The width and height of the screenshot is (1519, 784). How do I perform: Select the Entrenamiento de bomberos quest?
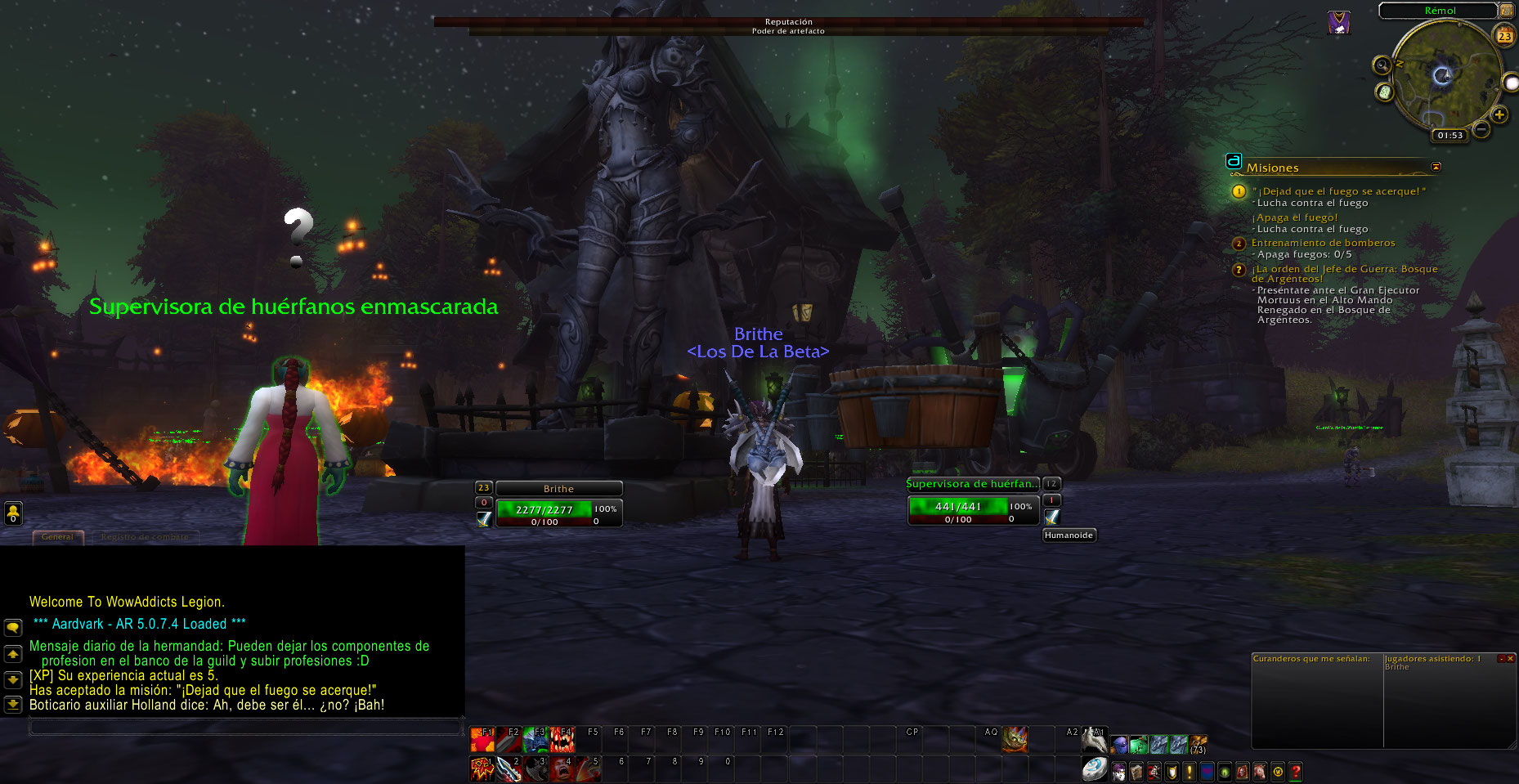coord(1323,243)
